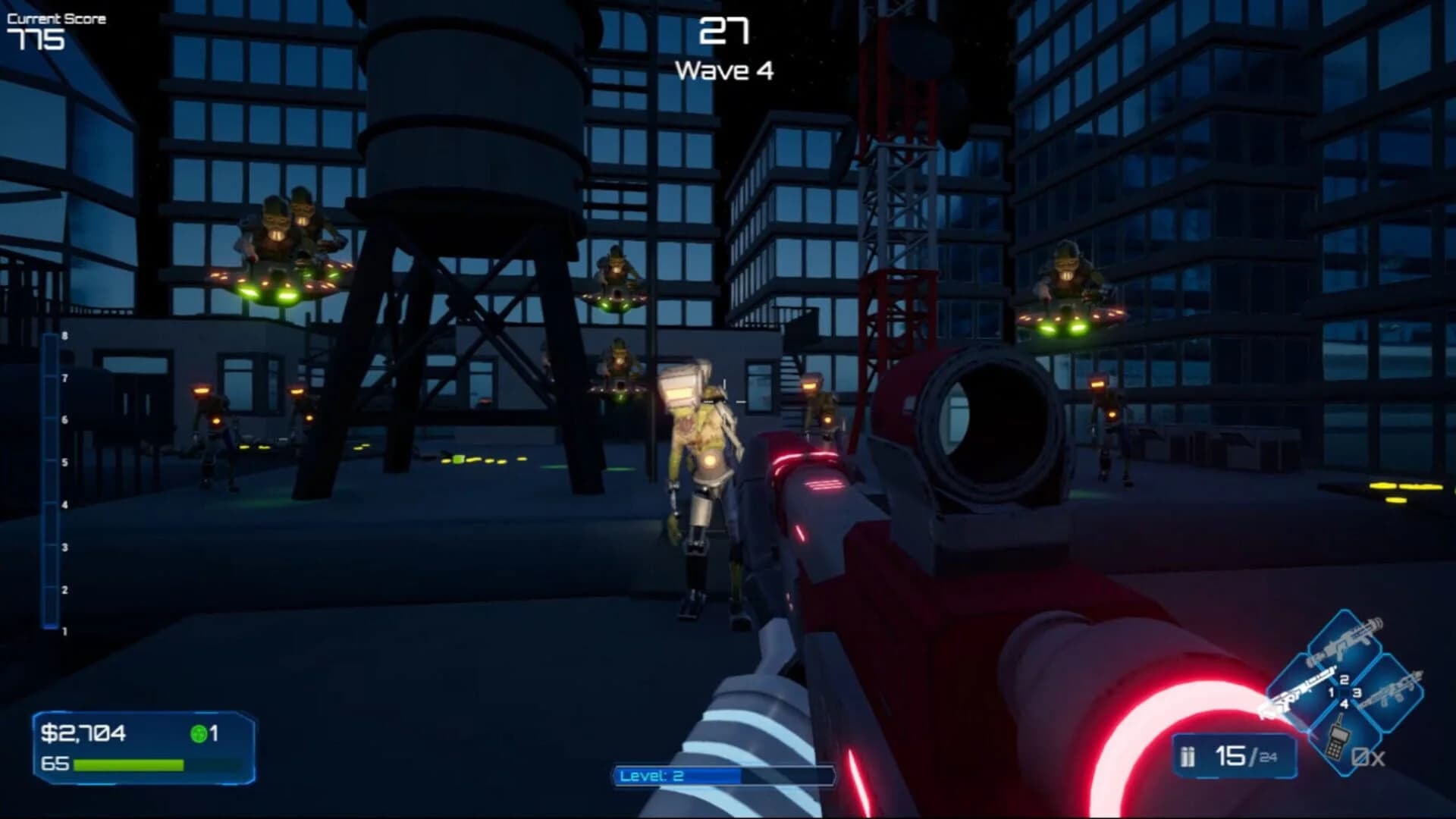
Task: Click the number 3 on the weapon wheel
Action: pos(1357,694)
